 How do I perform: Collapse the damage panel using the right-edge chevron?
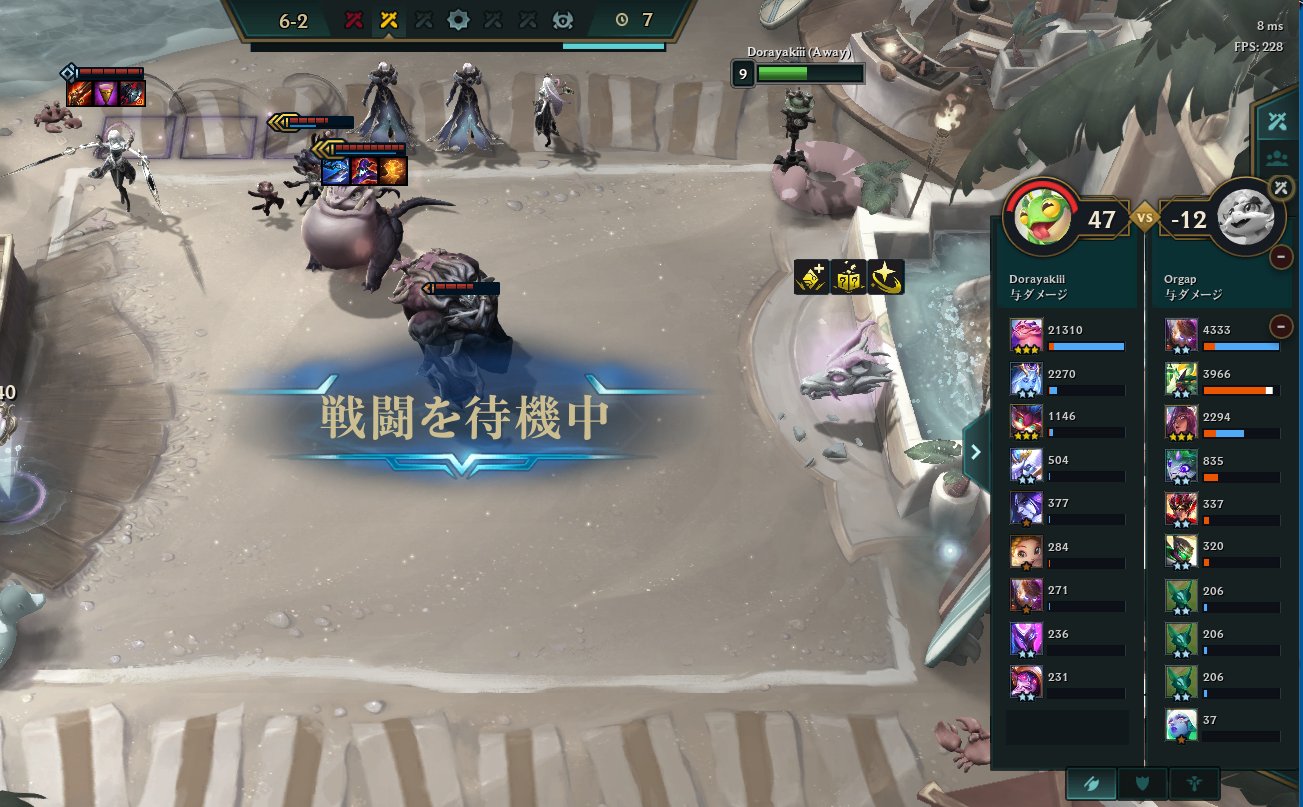[x=975, y=452]
